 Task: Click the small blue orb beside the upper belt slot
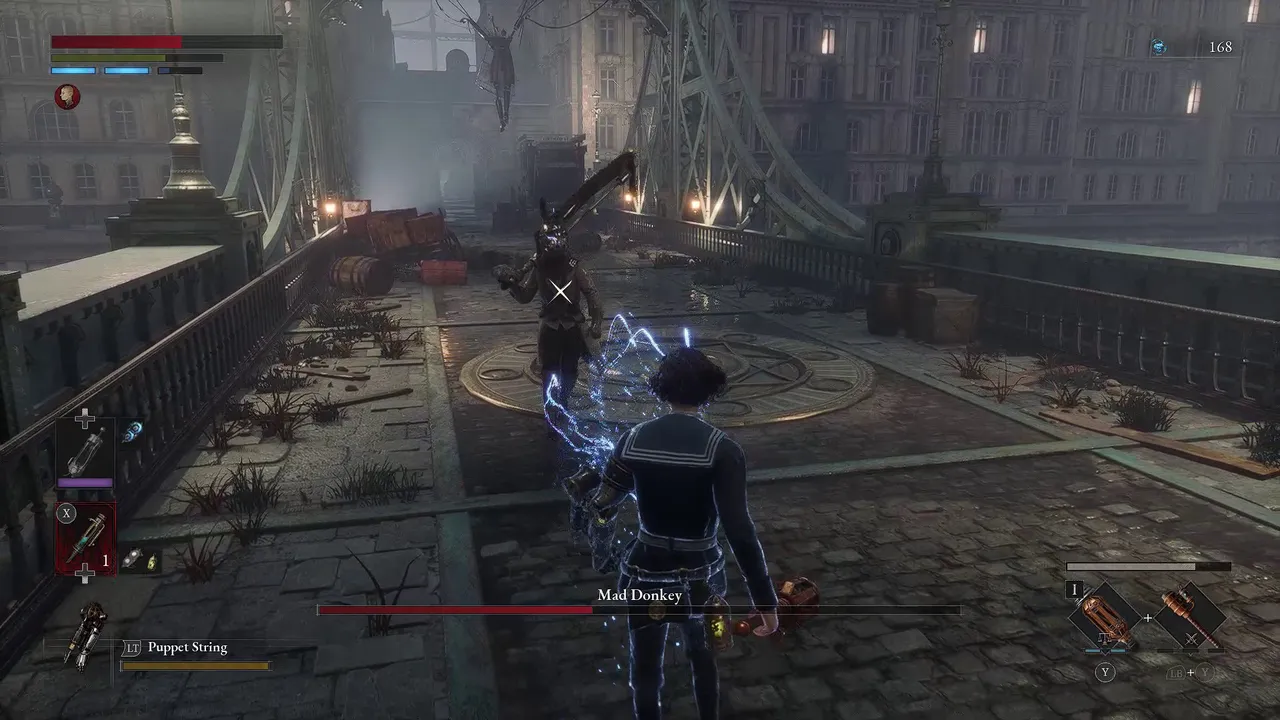(133, 430)
